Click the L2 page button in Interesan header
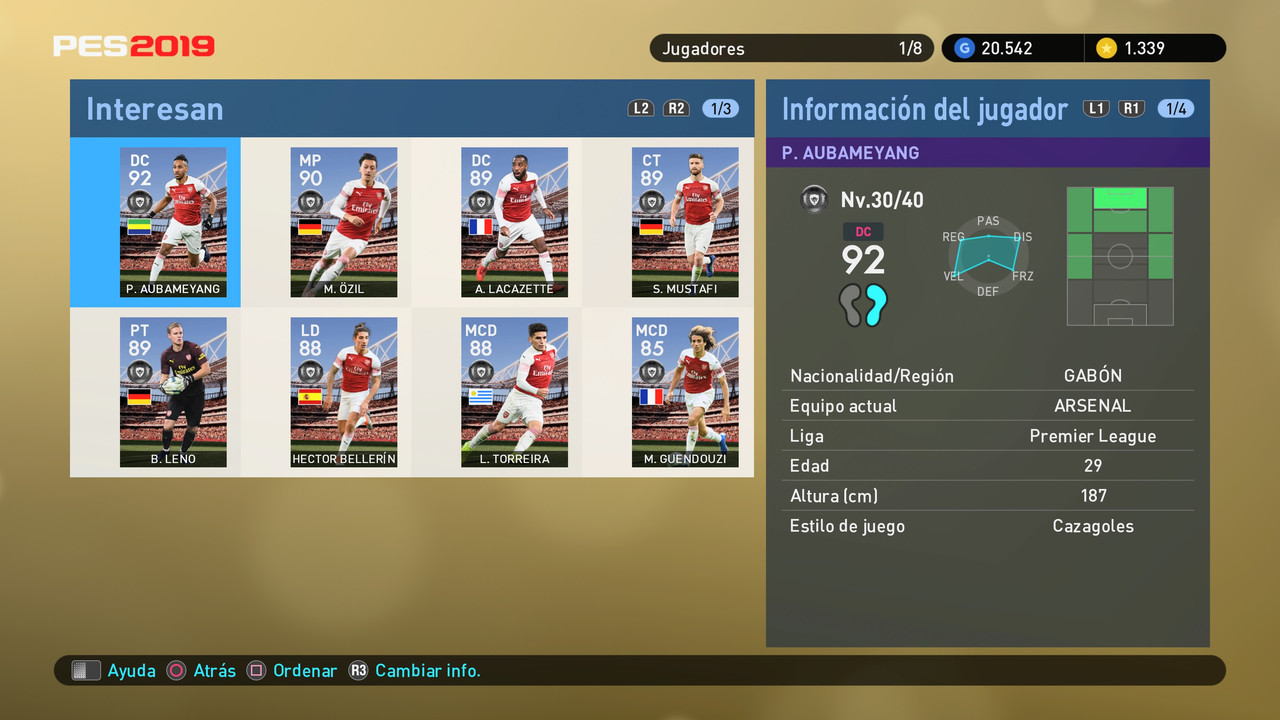This screenshot has height=720, width=1280. [x=641, y=108]
